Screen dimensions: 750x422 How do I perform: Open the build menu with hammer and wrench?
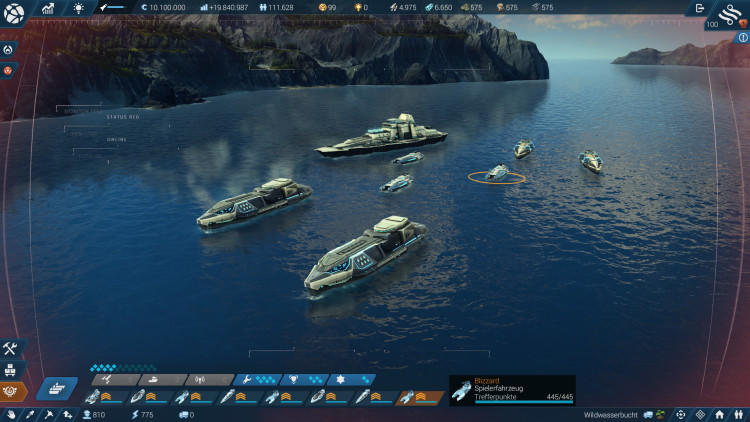click(x=11, y=349)
